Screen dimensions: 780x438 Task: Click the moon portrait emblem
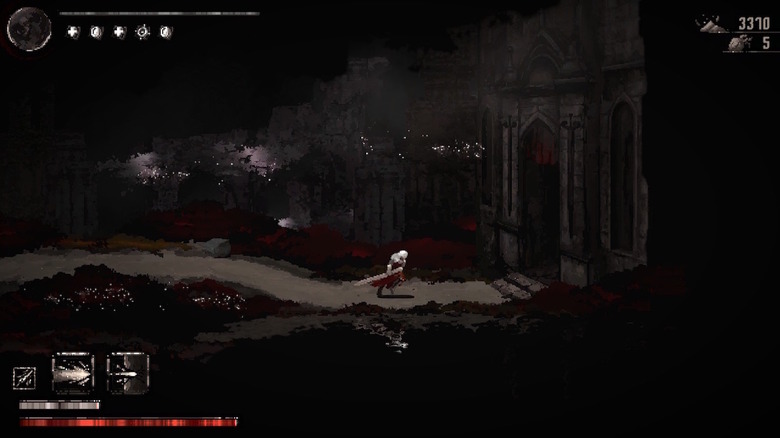click(x=29, y=28)
